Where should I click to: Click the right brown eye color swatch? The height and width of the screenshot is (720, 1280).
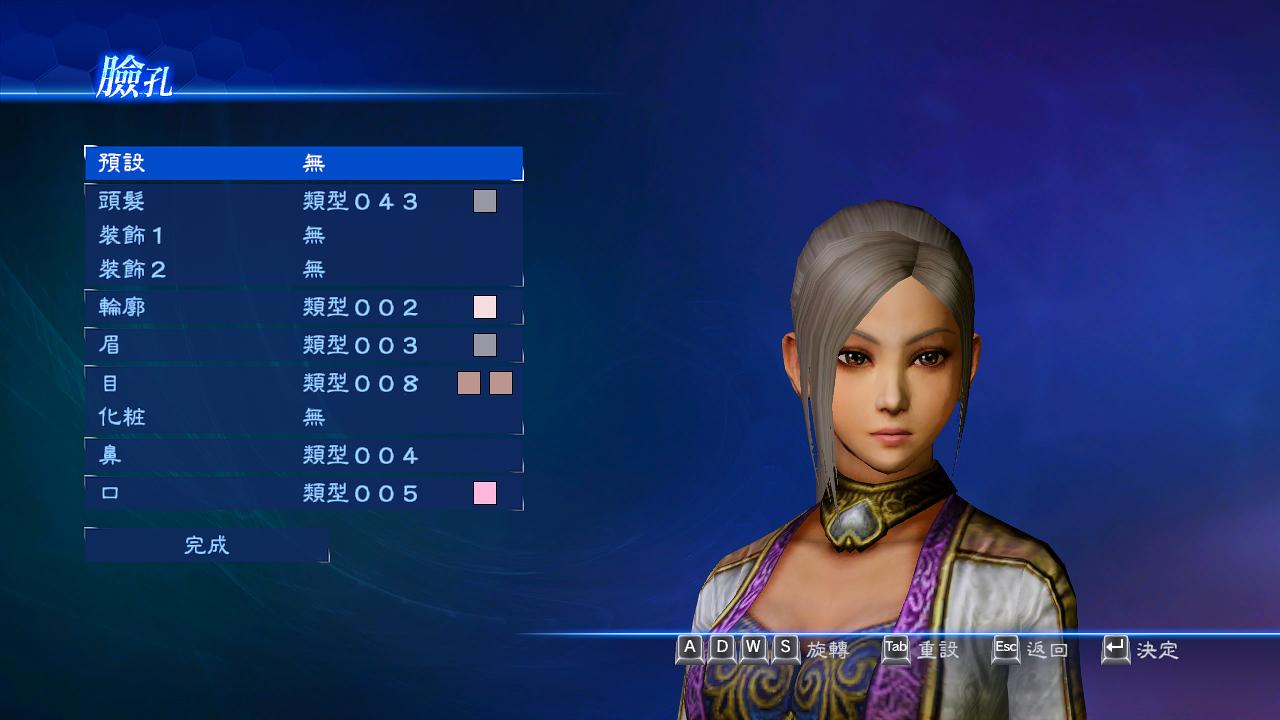click(501, 383)
